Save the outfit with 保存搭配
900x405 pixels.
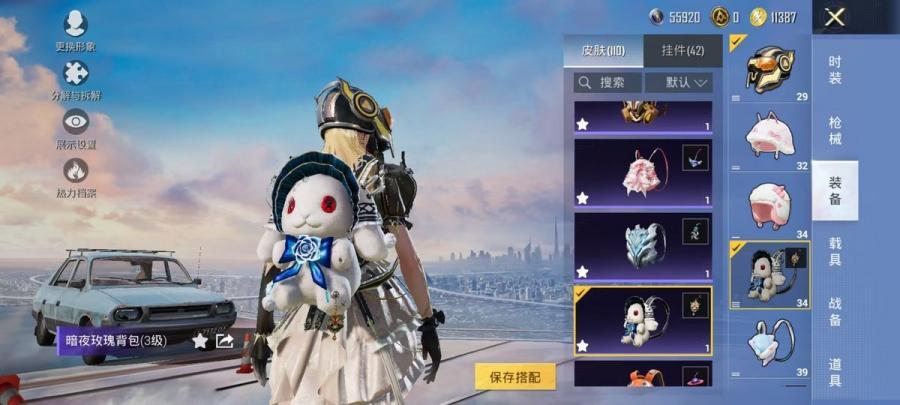515,377
